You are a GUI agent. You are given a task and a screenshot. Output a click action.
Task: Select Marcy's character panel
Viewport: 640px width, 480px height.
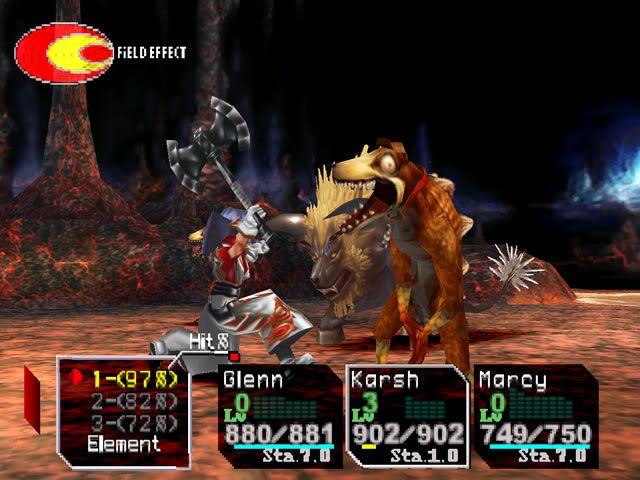pyautogui.click(x=535, y=415)
